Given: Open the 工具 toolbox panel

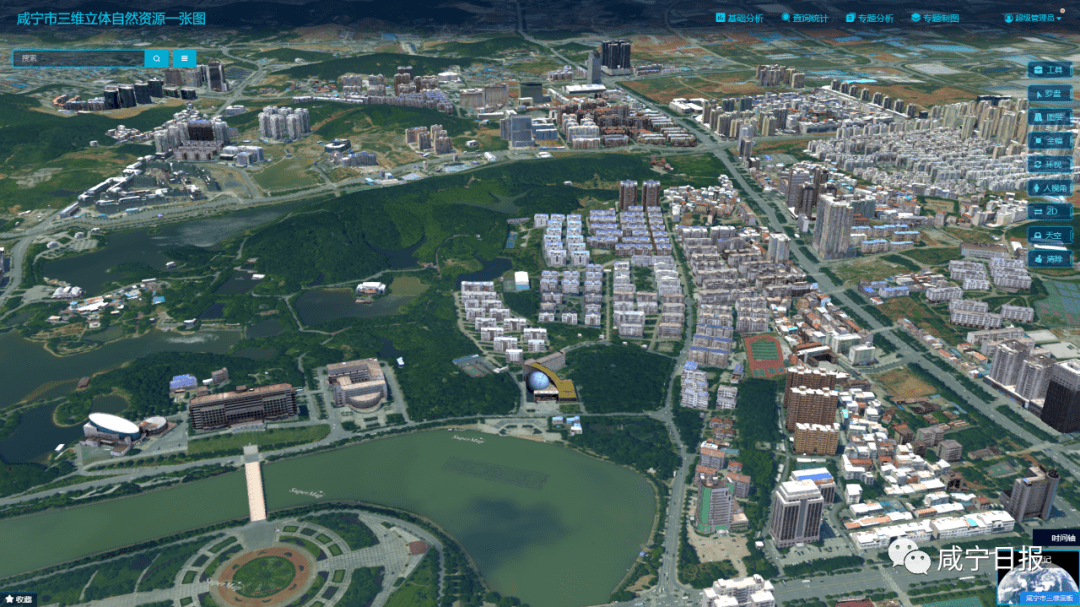Looking at the screenshot, I should (1049, 70).
